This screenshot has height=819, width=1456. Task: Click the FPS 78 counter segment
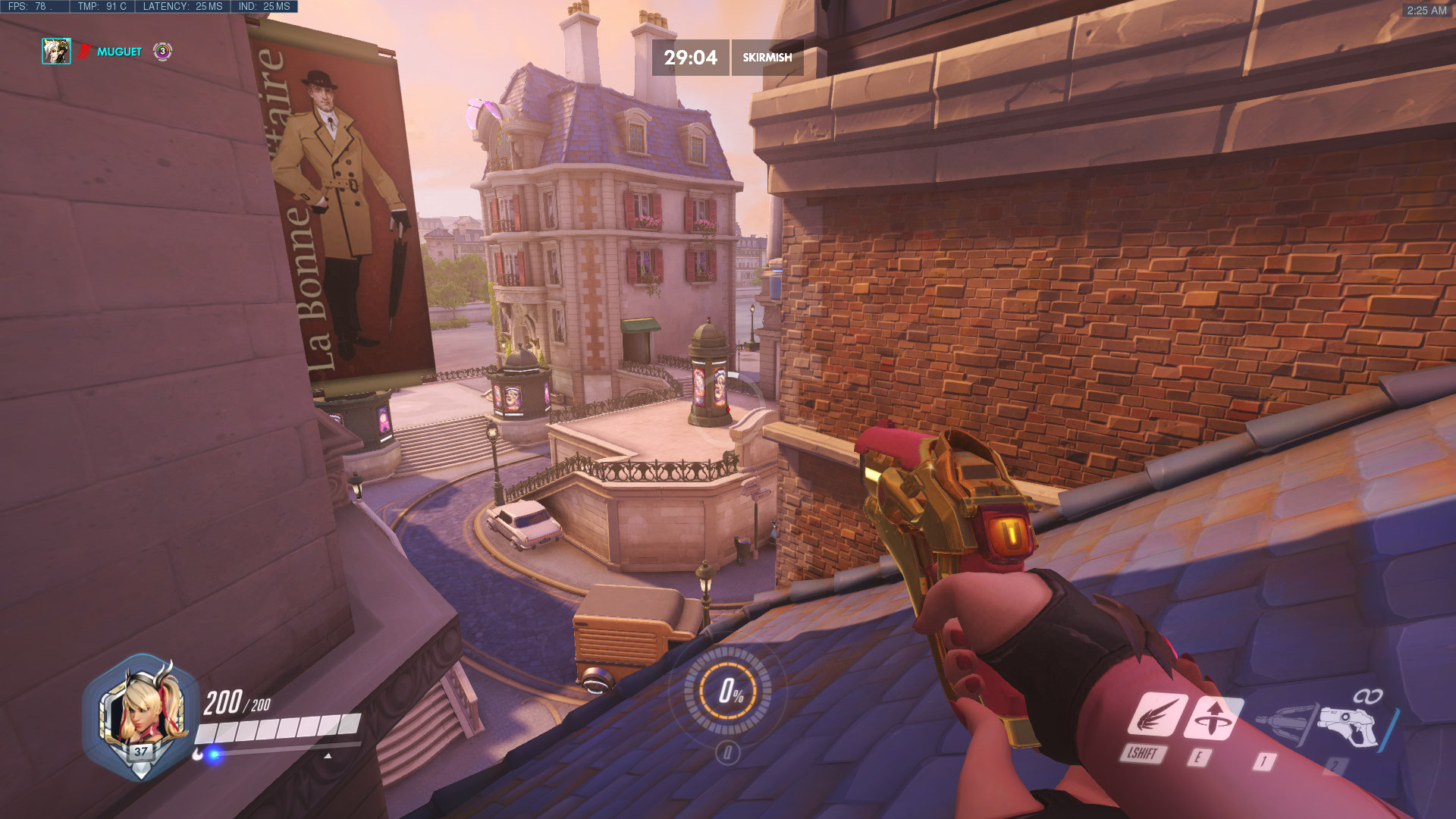point(33,5)
